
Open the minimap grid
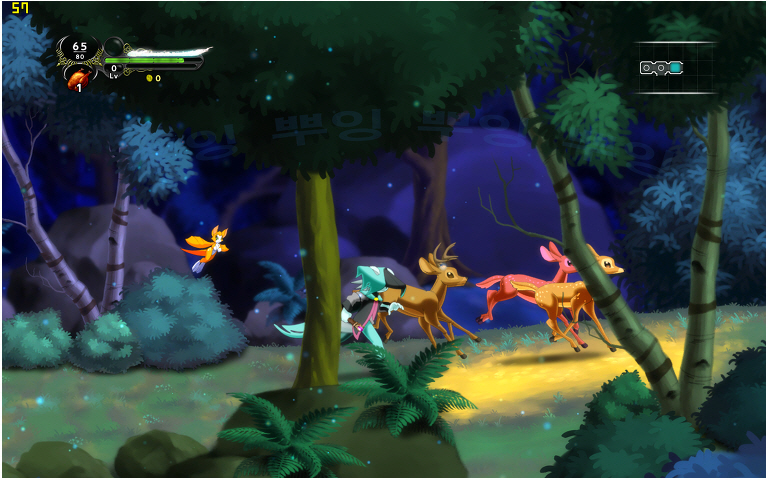(x=676, y=68)
